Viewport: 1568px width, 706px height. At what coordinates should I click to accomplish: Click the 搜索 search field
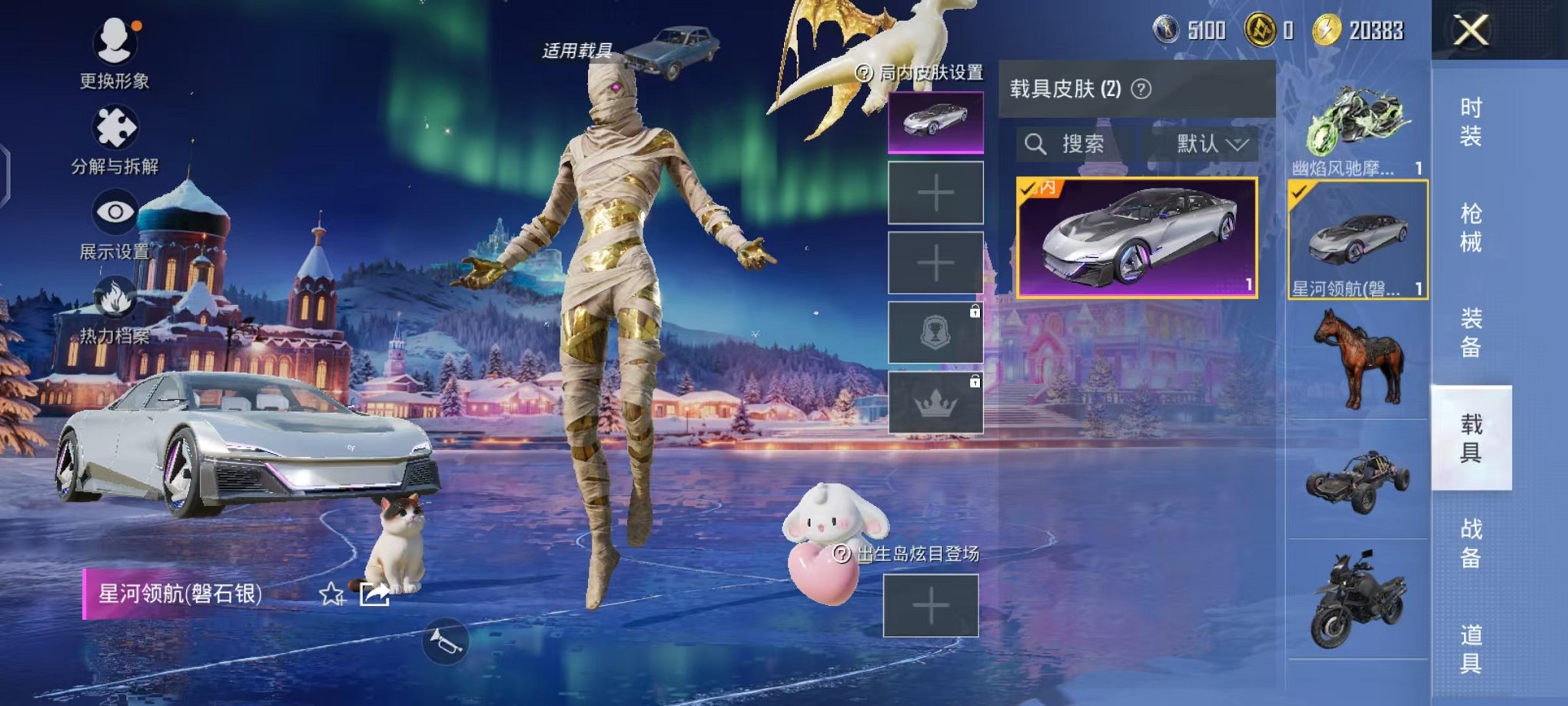click(1082, 144)
